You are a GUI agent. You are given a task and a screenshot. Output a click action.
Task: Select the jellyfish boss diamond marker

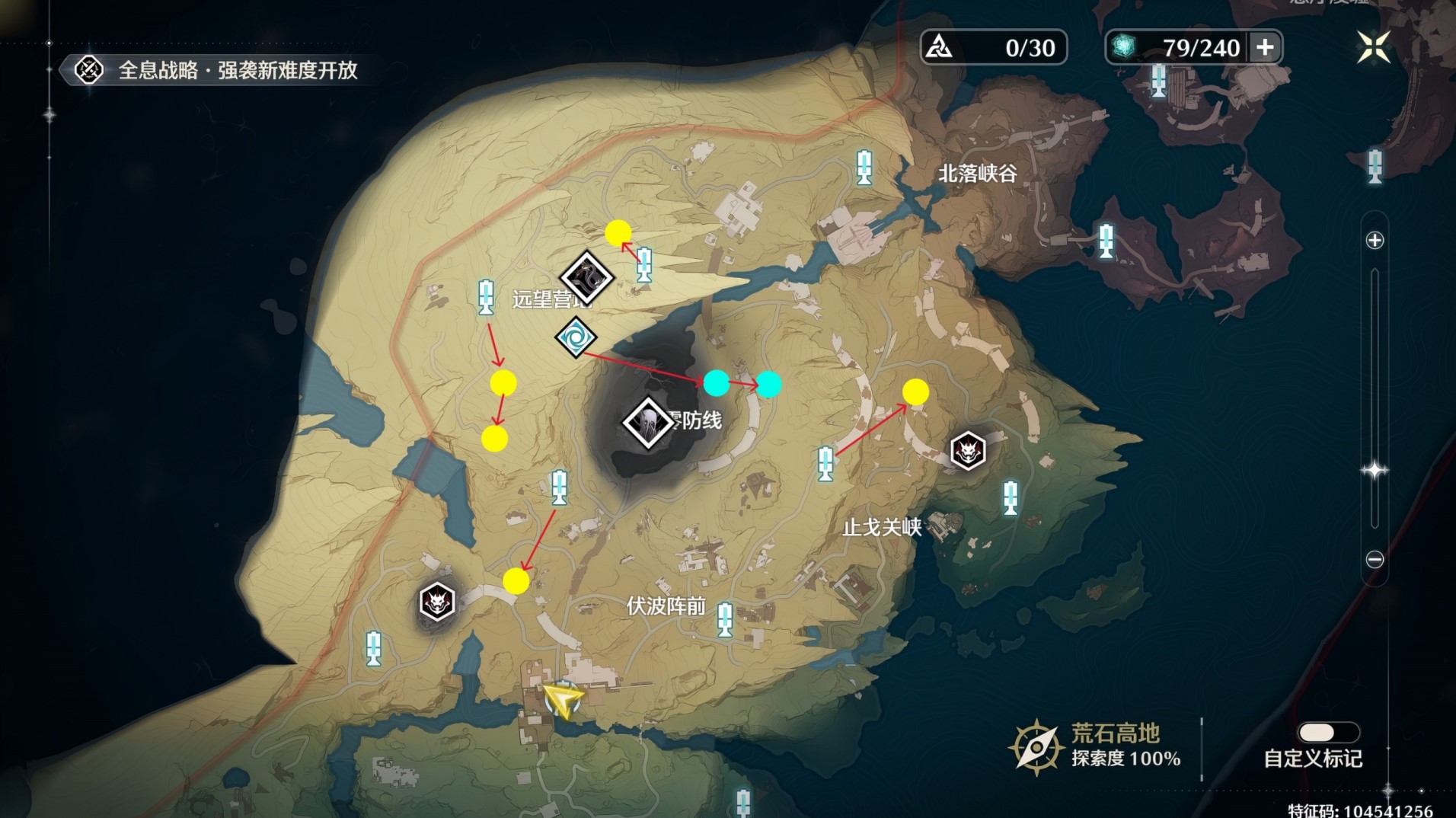pyautogui.click(x=647, y=423)
